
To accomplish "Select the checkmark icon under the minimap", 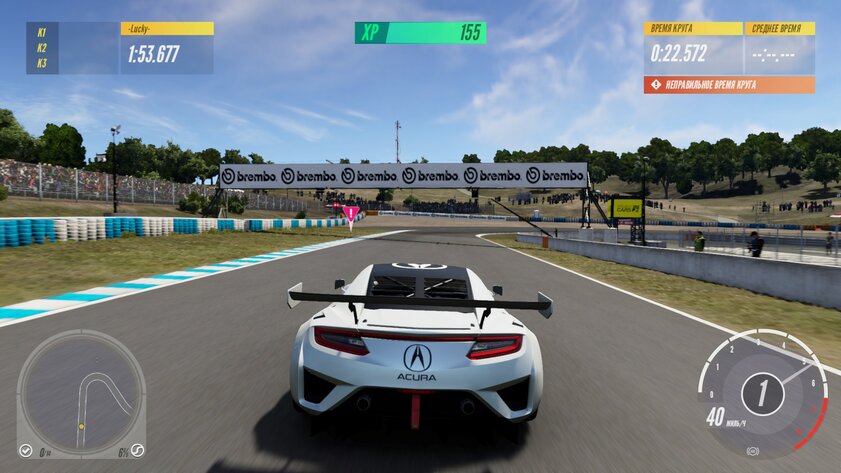I will tap(26, 451).
